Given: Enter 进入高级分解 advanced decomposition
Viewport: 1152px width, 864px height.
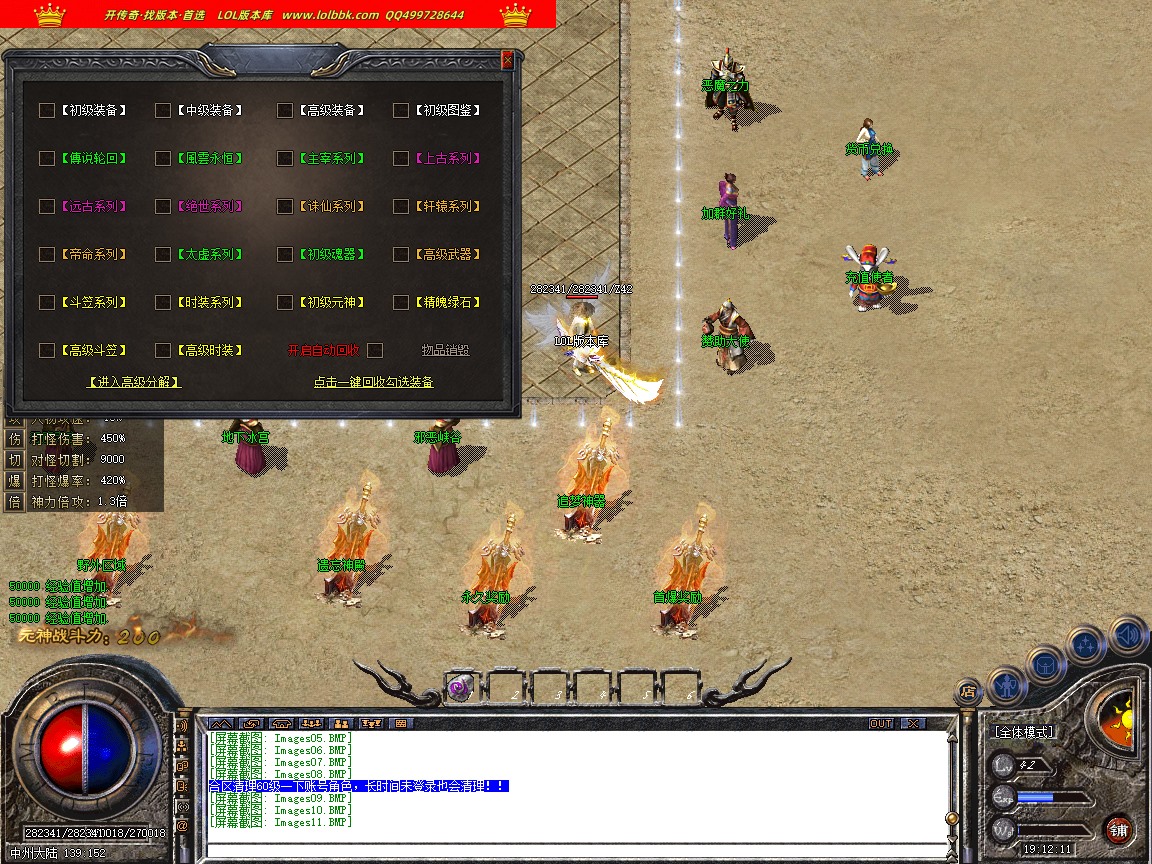Looking at the screenshot, I should (134, 382).
